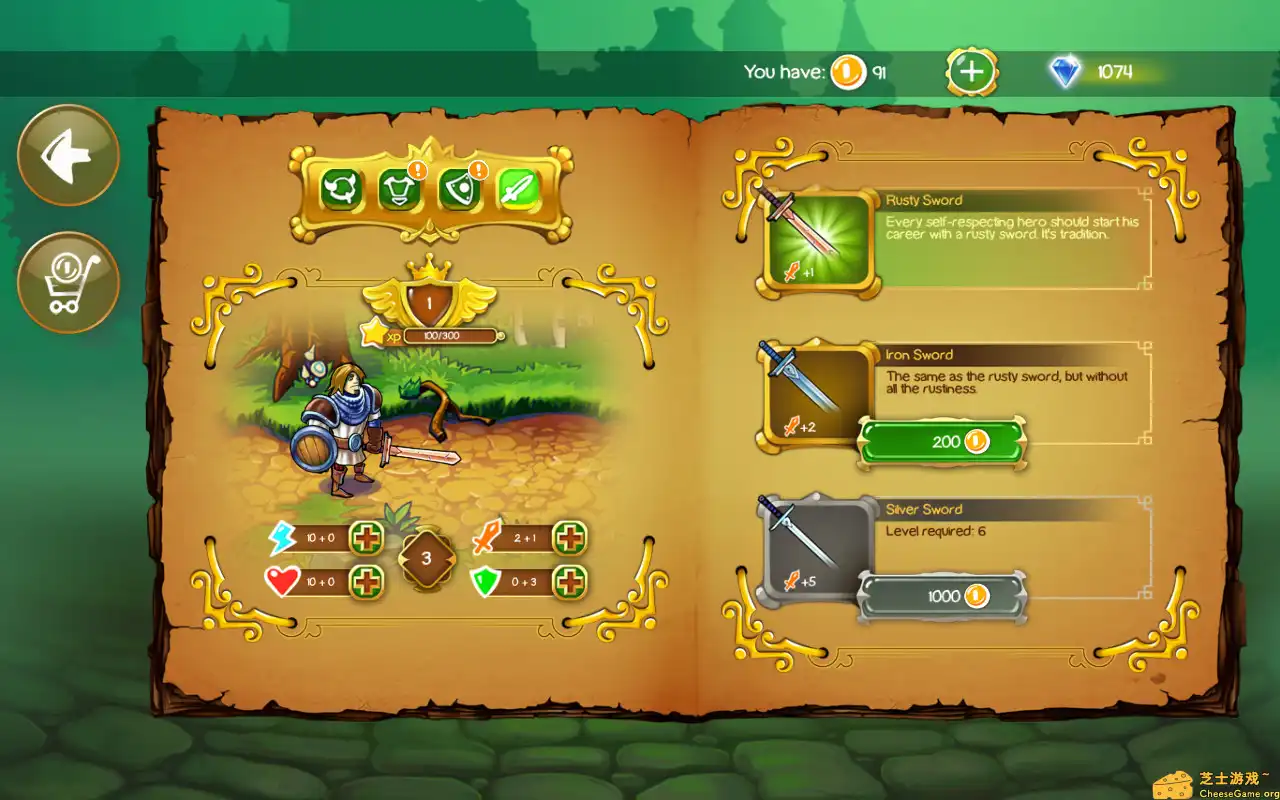Click the orange attack sword icon
Screen dimensions: 1280x800
[485, 538]
